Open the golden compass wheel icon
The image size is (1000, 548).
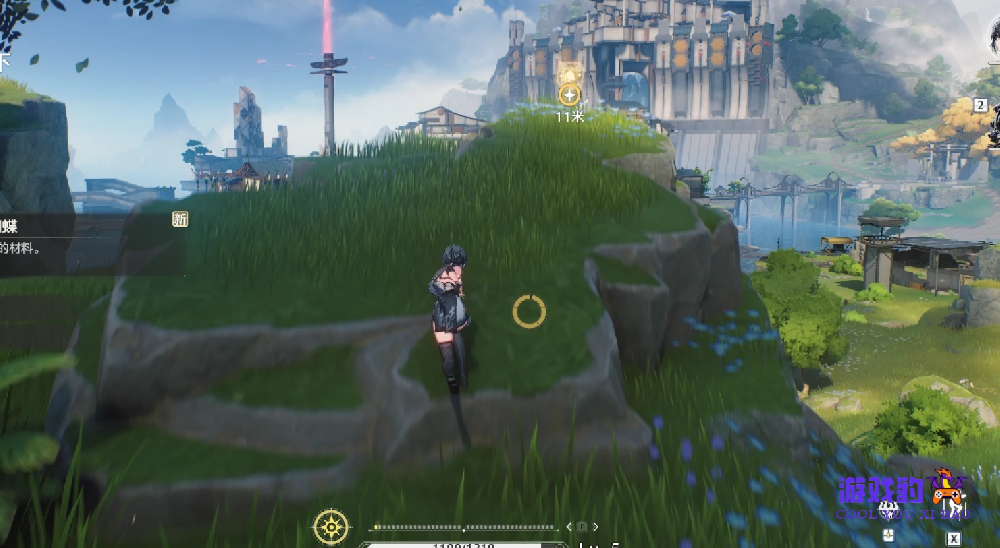[331, 525]
